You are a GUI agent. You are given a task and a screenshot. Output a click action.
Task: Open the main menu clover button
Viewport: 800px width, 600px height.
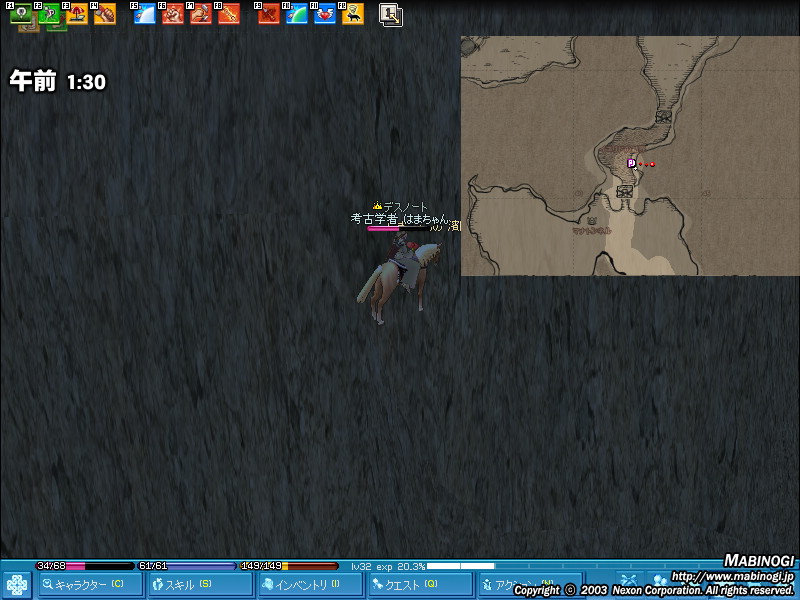[17, 584]
